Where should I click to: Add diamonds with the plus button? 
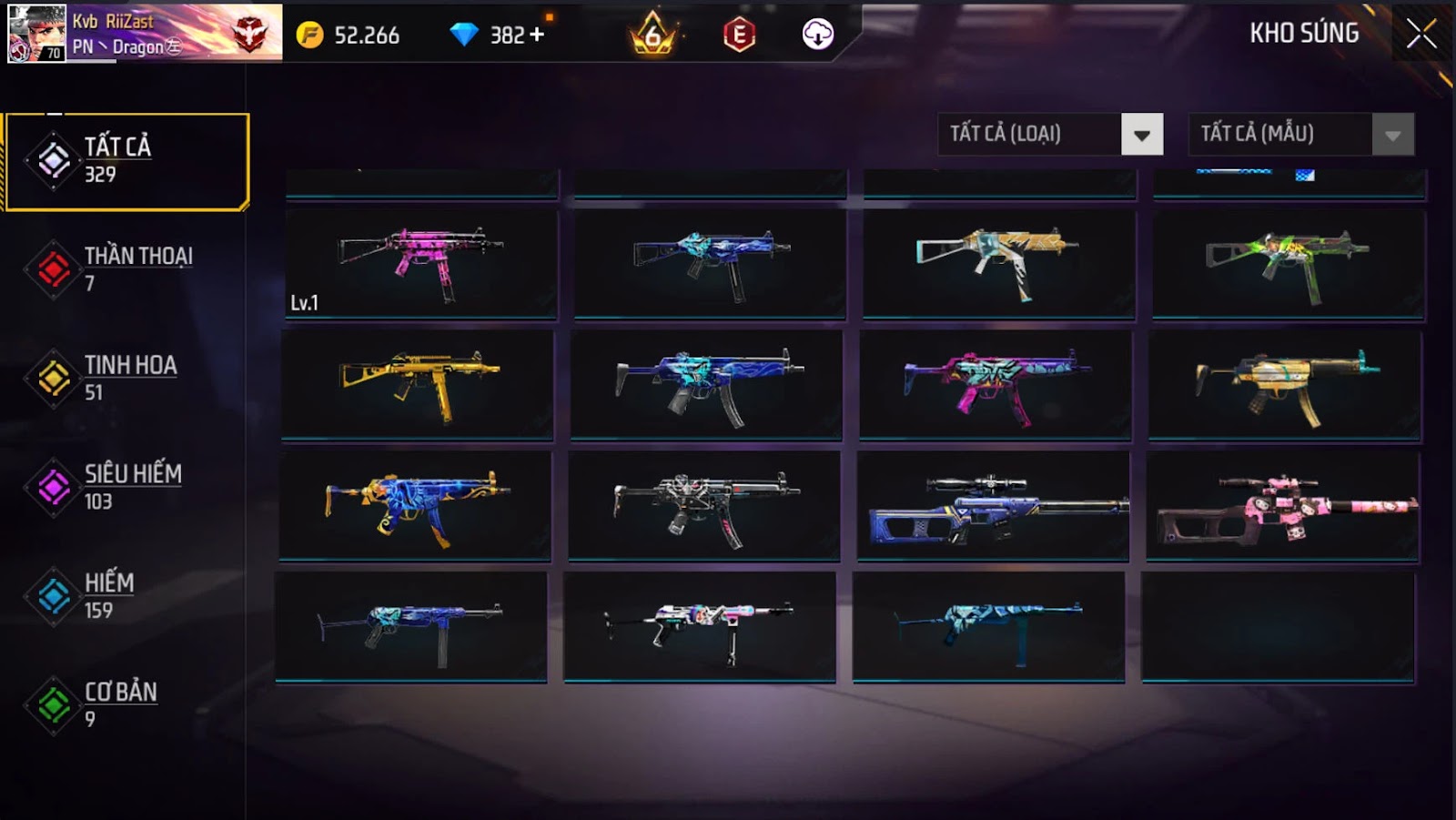537,35
